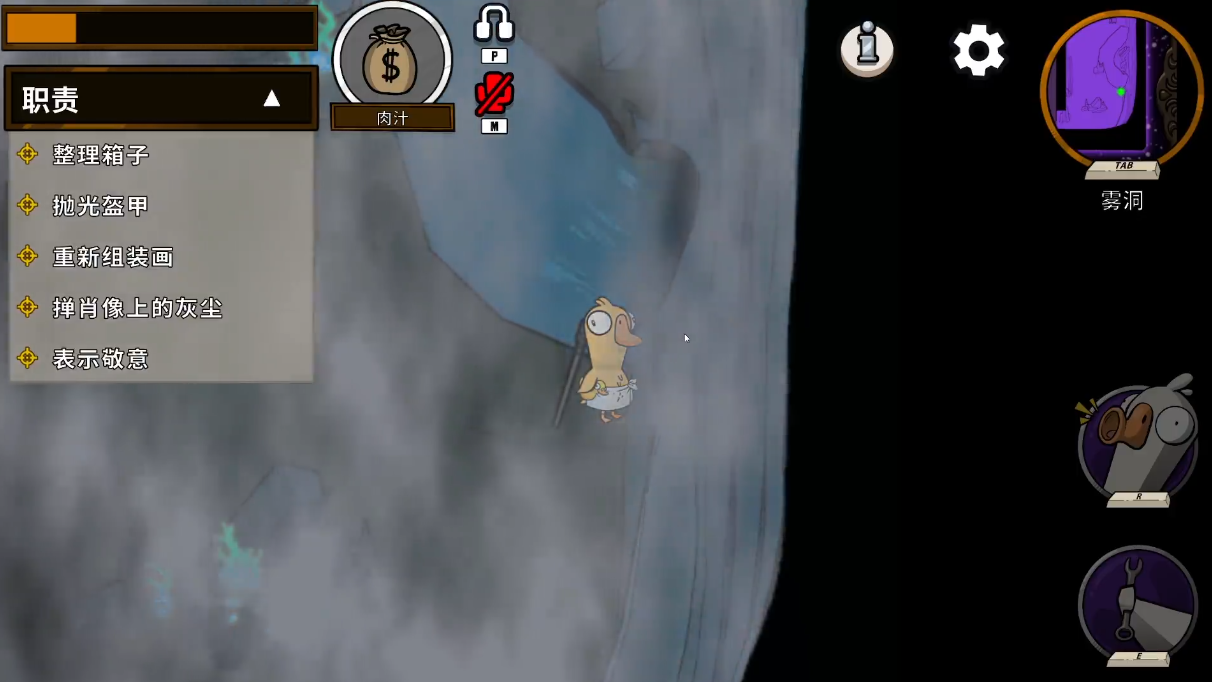Select the 抛光盔甲 task entry
The image size is (1212, 682).
click(100, 205)
